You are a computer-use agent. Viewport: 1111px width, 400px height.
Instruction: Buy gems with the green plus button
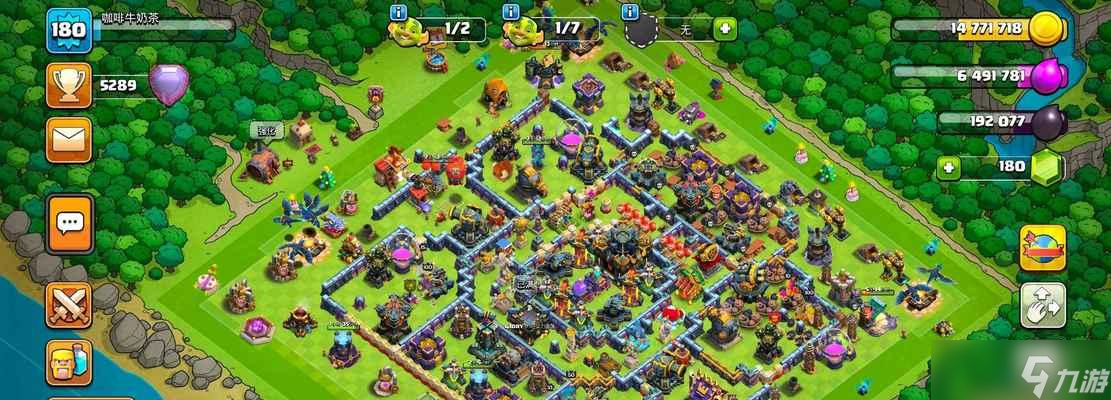(x=951, y=166)
